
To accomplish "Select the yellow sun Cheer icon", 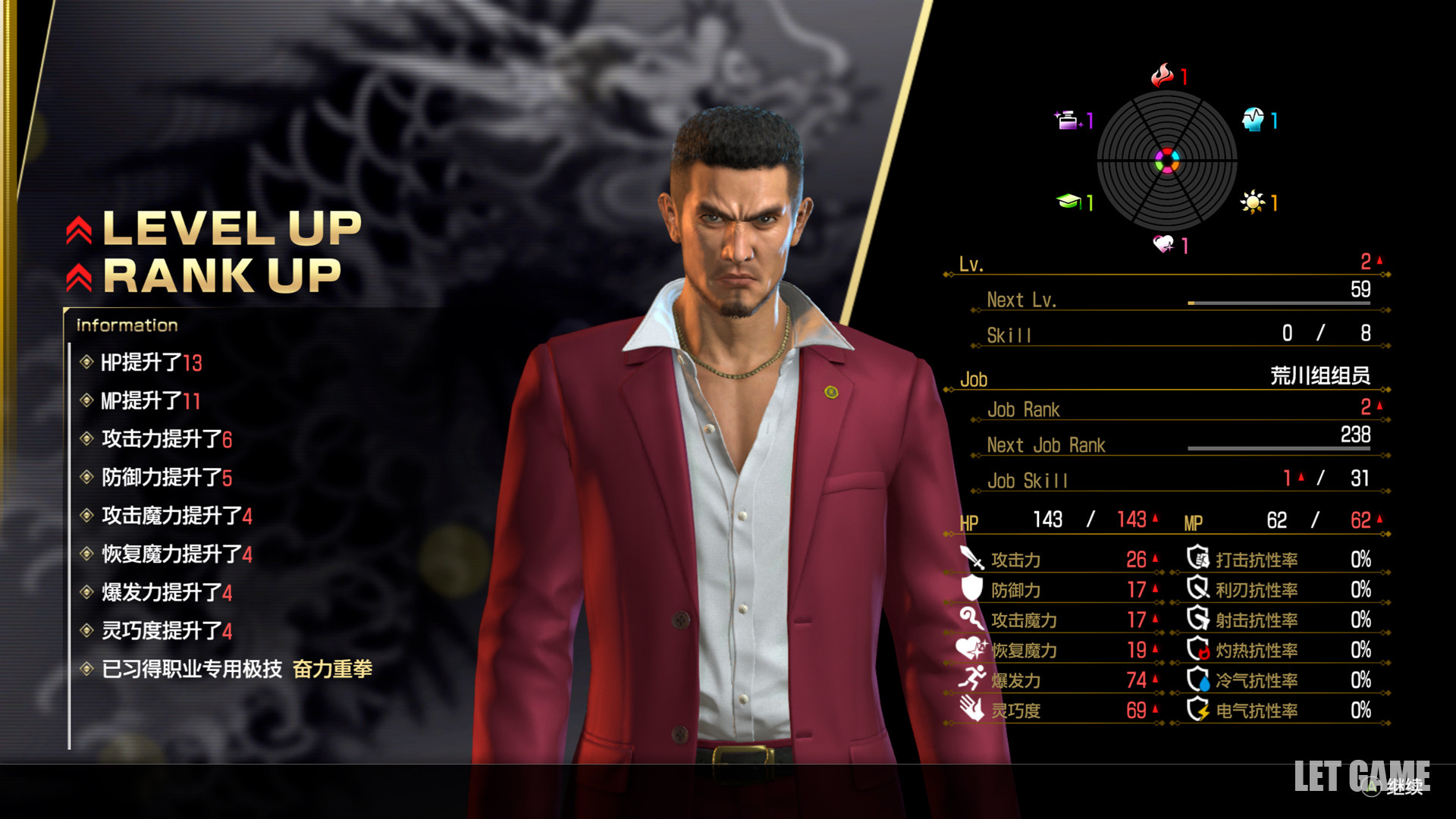I will coord(1251,202).
